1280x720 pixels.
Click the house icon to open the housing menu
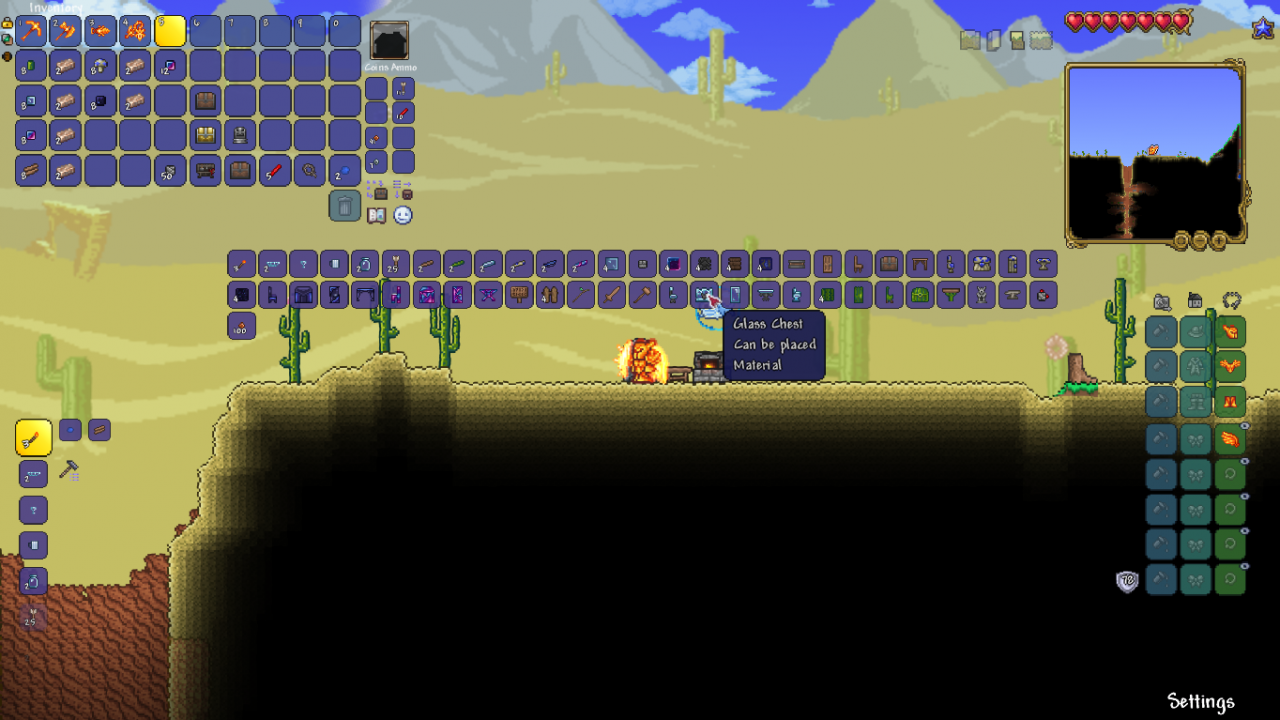tap(1195, 299)
